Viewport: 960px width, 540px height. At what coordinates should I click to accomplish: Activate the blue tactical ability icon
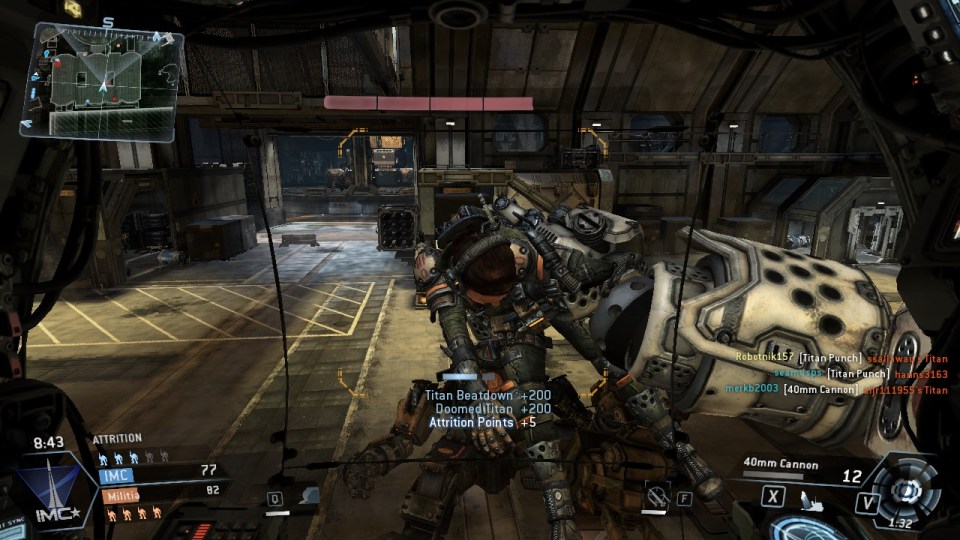310,496
